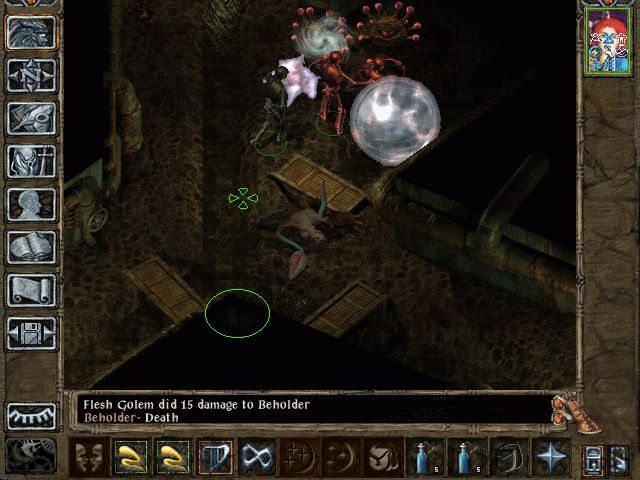Activate the infinity symbol action button
640x480 pixels.
(258, 458)
